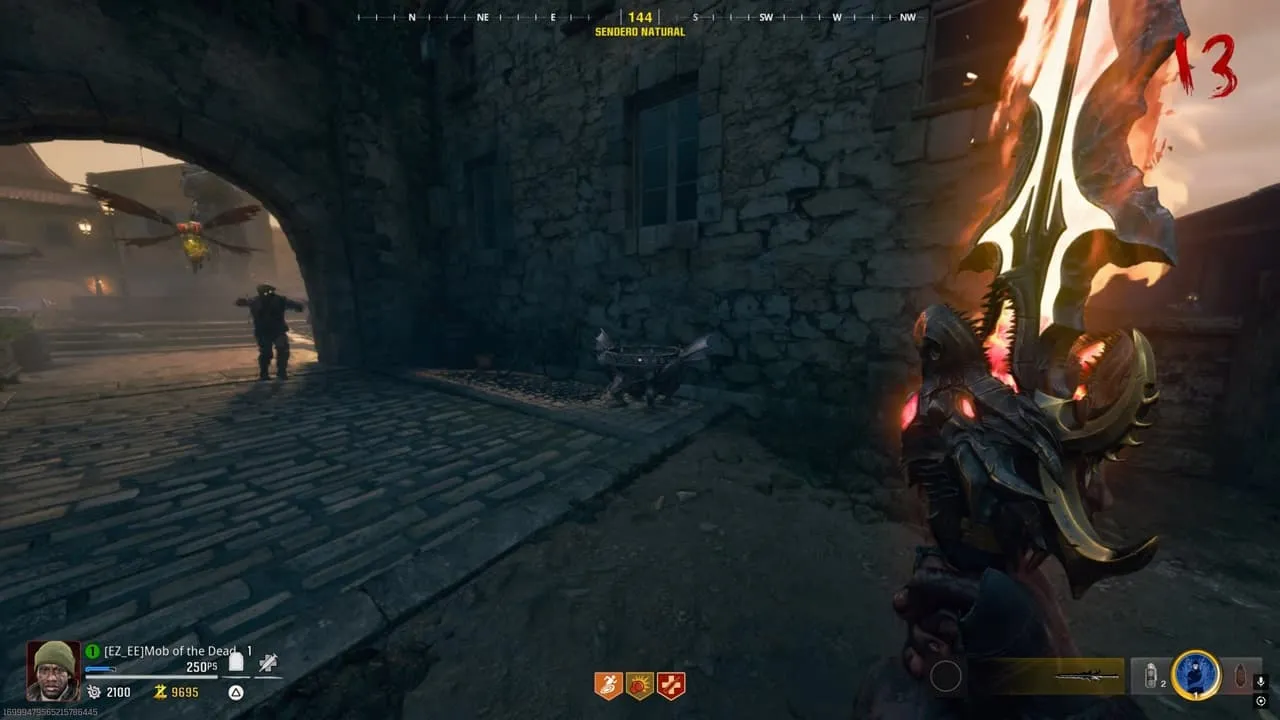The width and height of the screenshot is (1280, 720).
Task: Click the white armor plate icon
Action: [x=236, y=662]
